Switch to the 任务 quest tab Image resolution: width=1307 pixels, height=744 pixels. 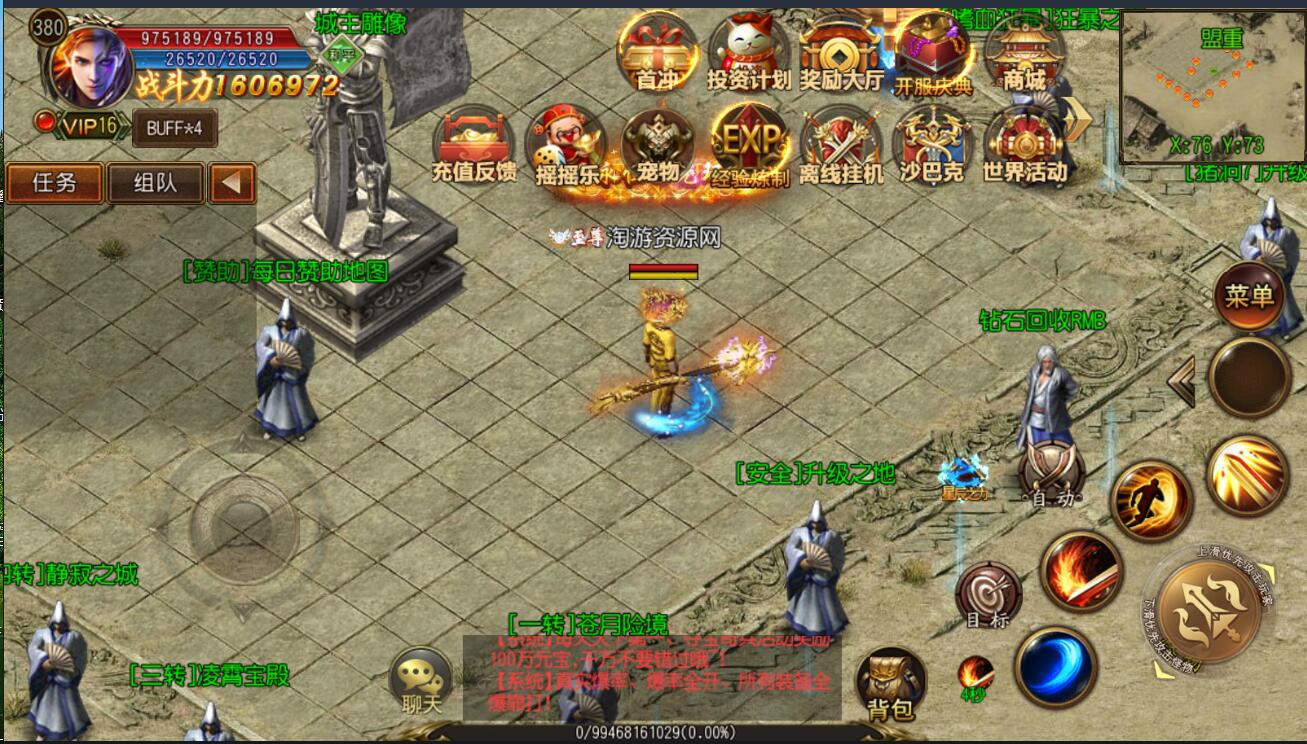tap(54, 183)
